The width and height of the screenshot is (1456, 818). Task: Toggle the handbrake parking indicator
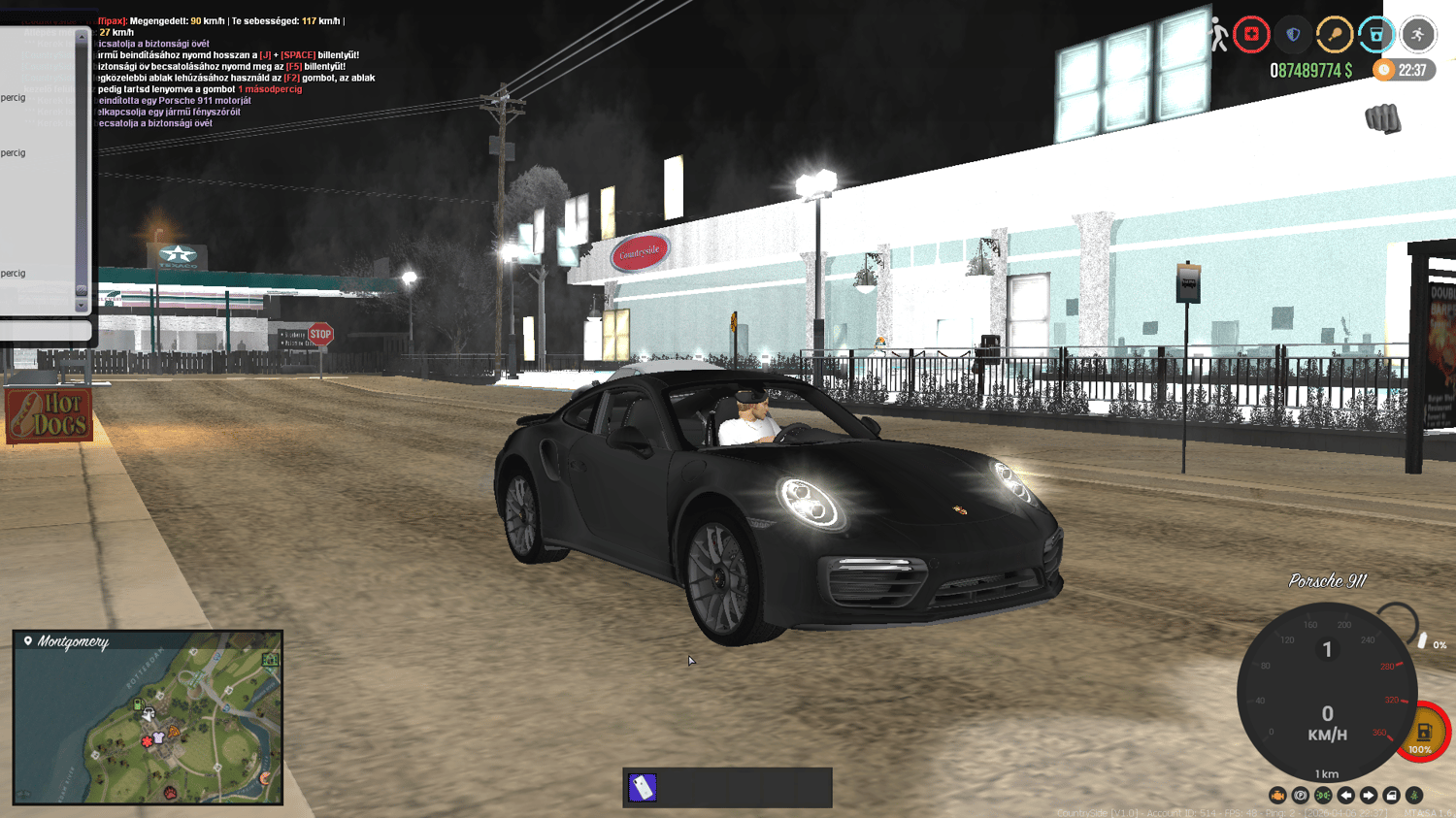(x=1301, y=796)
